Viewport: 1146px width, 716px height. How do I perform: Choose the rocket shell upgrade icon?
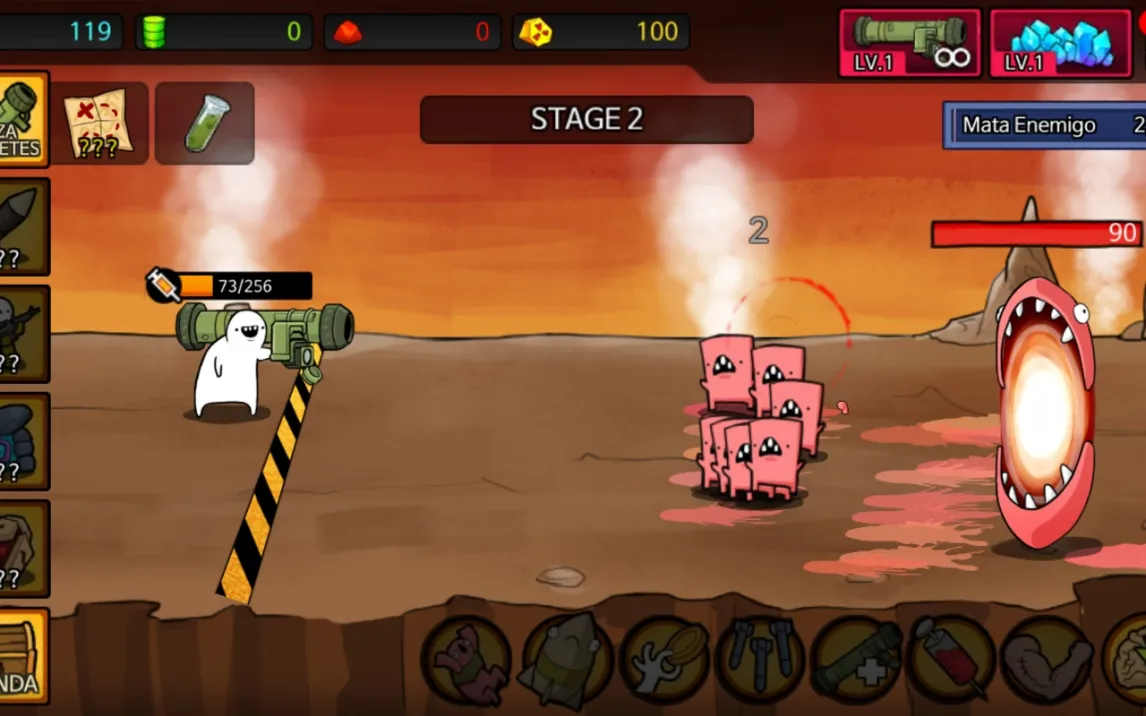point(565,660)
